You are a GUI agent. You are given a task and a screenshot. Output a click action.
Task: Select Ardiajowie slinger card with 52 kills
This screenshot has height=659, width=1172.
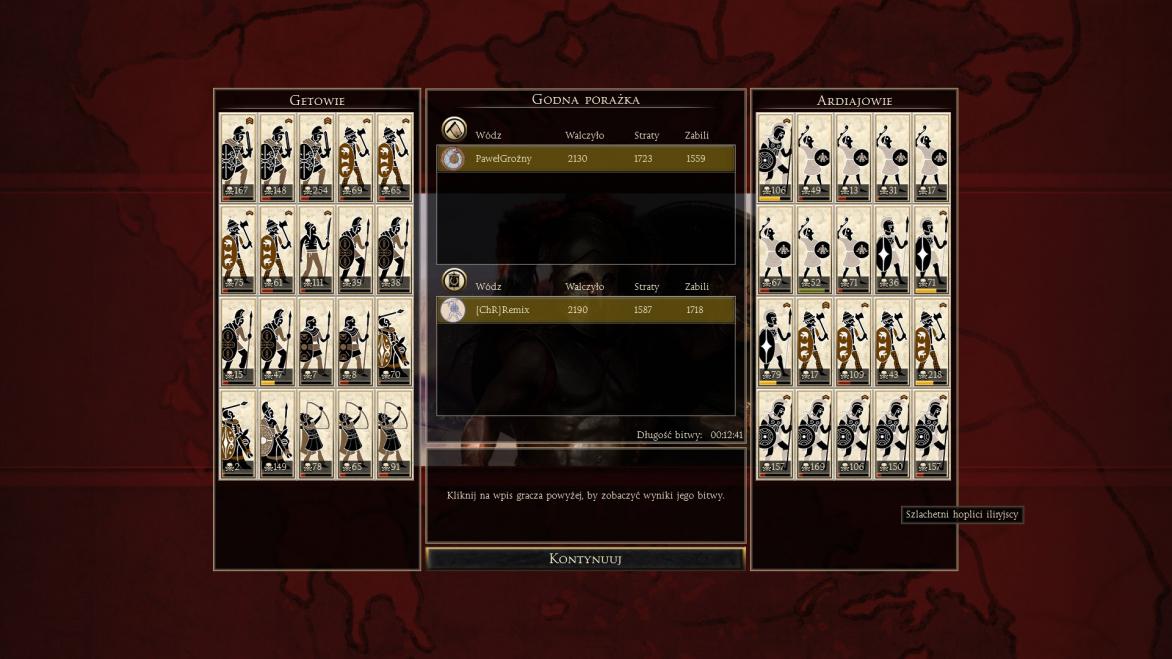[814, 249]
